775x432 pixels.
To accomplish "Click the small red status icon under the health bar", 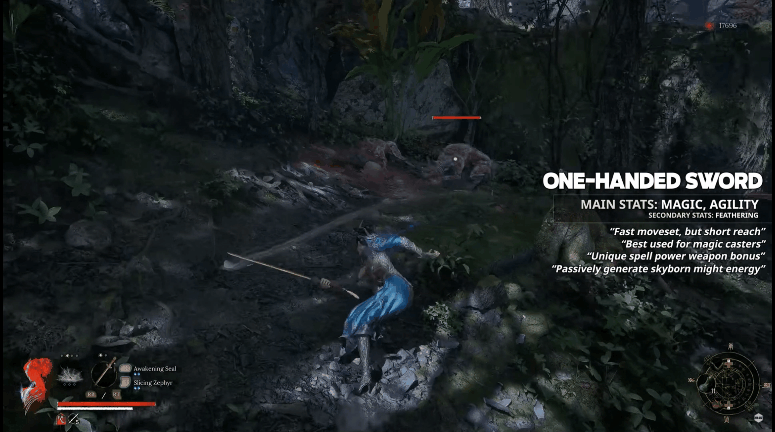I will pyautogui.click(x=61, y=418).
